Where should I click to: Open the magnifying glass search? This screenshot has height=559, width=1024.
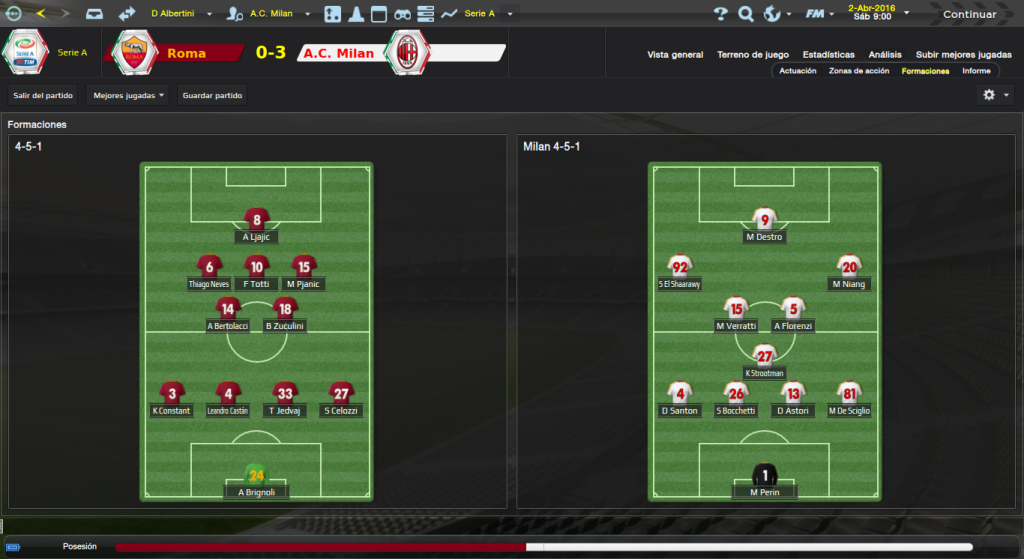point(745,14)
